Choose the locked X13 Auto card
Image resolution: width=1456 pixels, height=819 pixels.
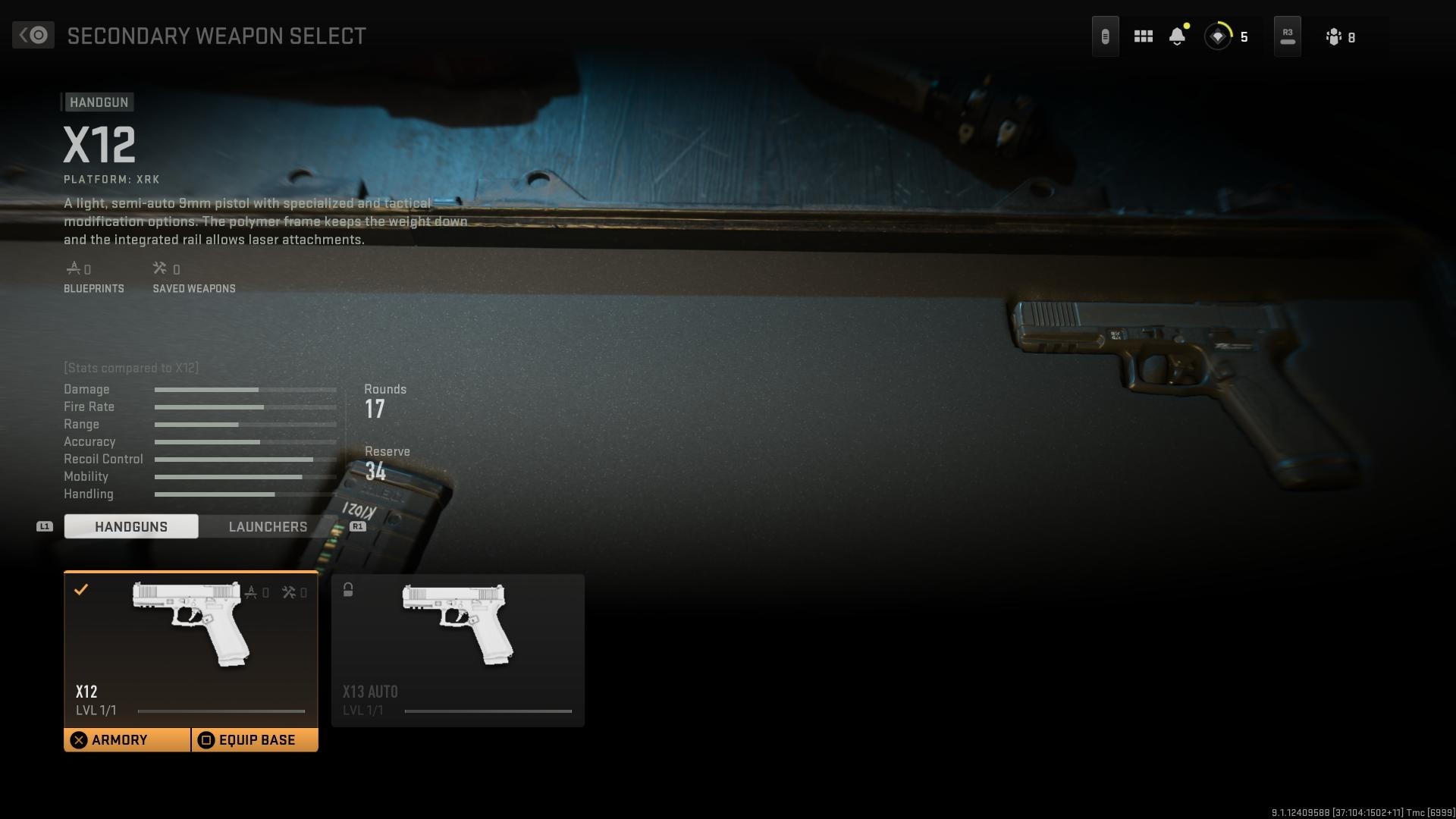pyautogui.click(x=457, y=650)
